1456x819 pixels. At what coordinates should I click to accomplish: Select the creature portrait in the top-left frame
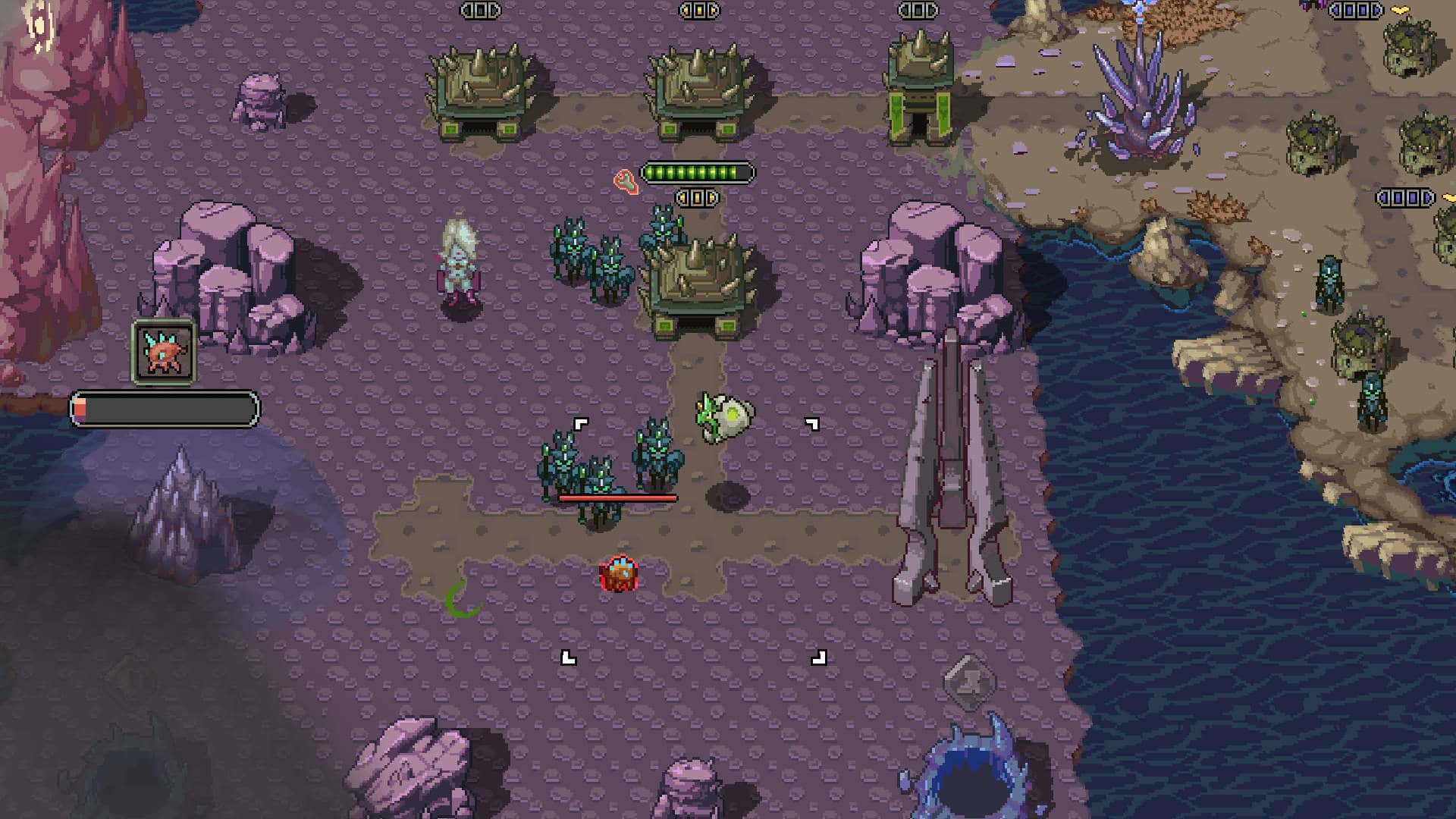coord(163,352)
